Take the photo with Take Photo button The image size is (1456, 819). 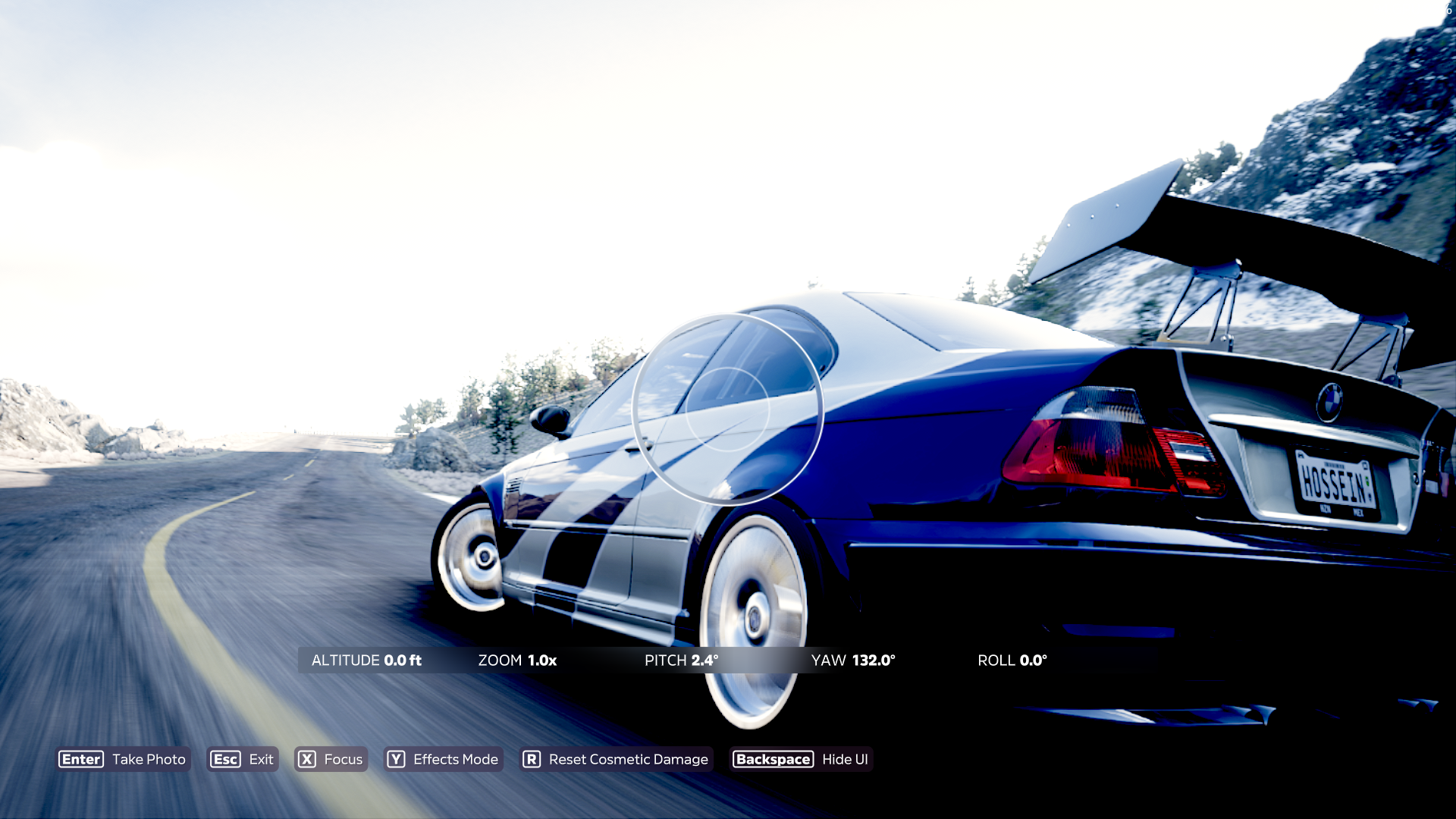(123, 759)
